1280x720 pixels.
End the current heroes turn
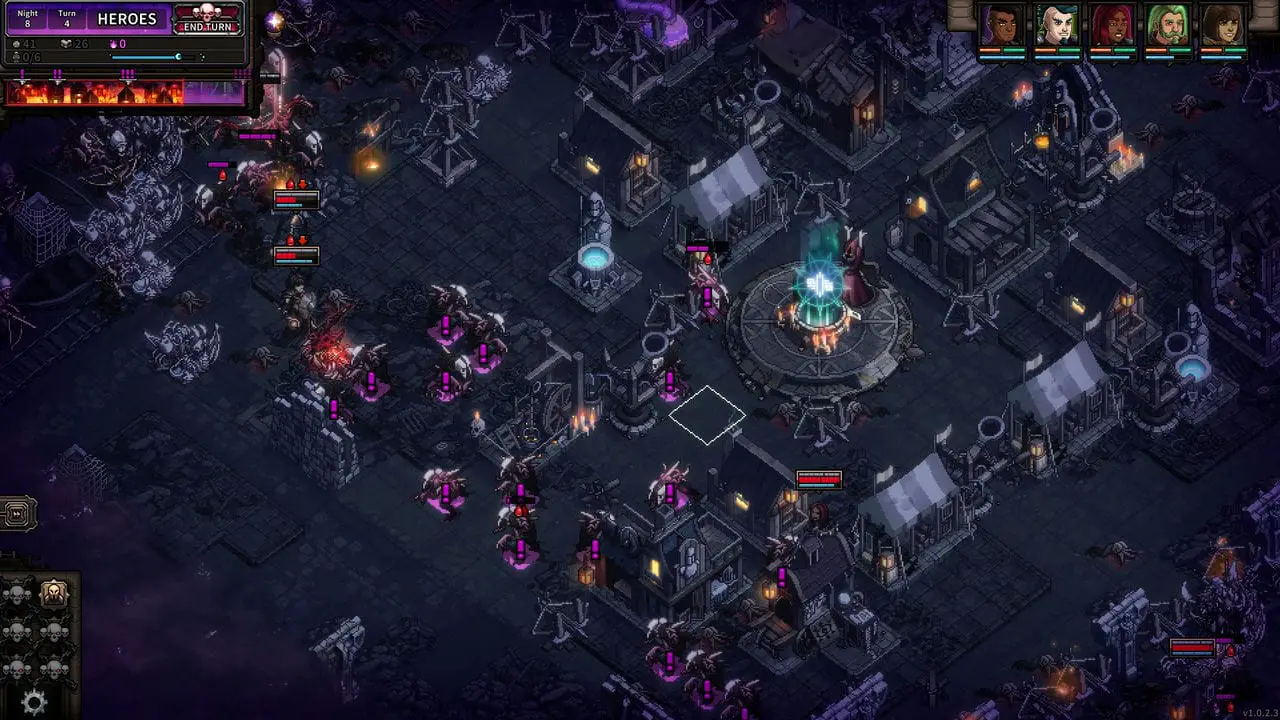coord(208,19)
